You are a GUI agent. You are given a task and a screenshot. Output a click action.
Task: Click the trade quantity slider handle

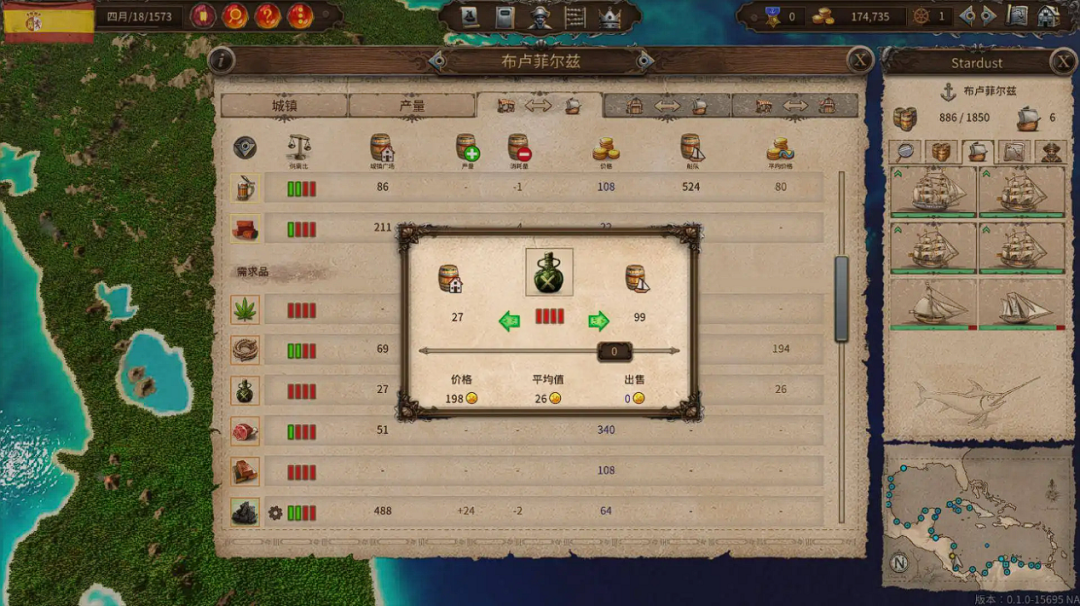click(614, 351)
